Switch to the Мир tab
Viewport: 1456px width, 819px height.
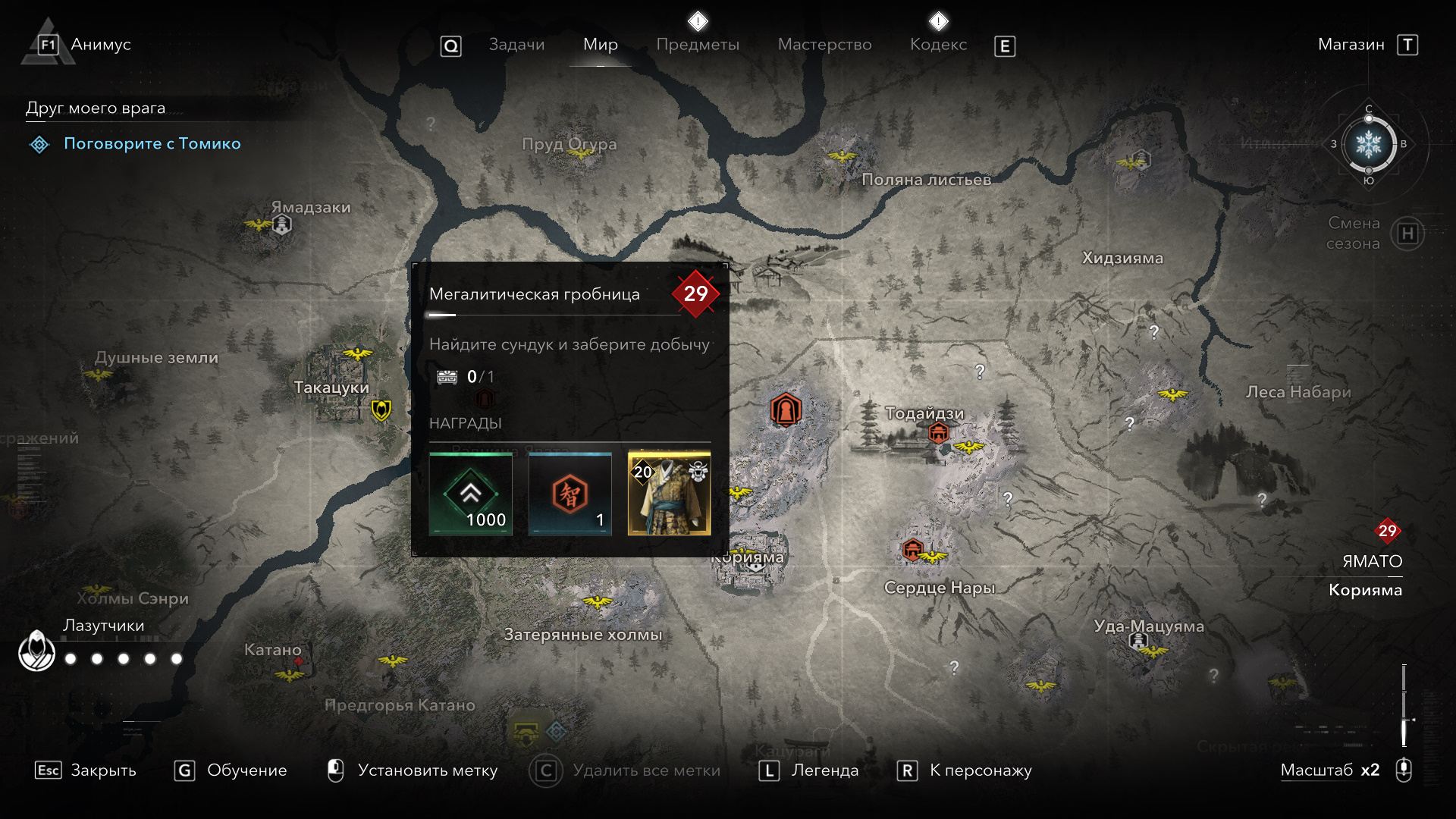pyautogui.click(x=601, y=45)
